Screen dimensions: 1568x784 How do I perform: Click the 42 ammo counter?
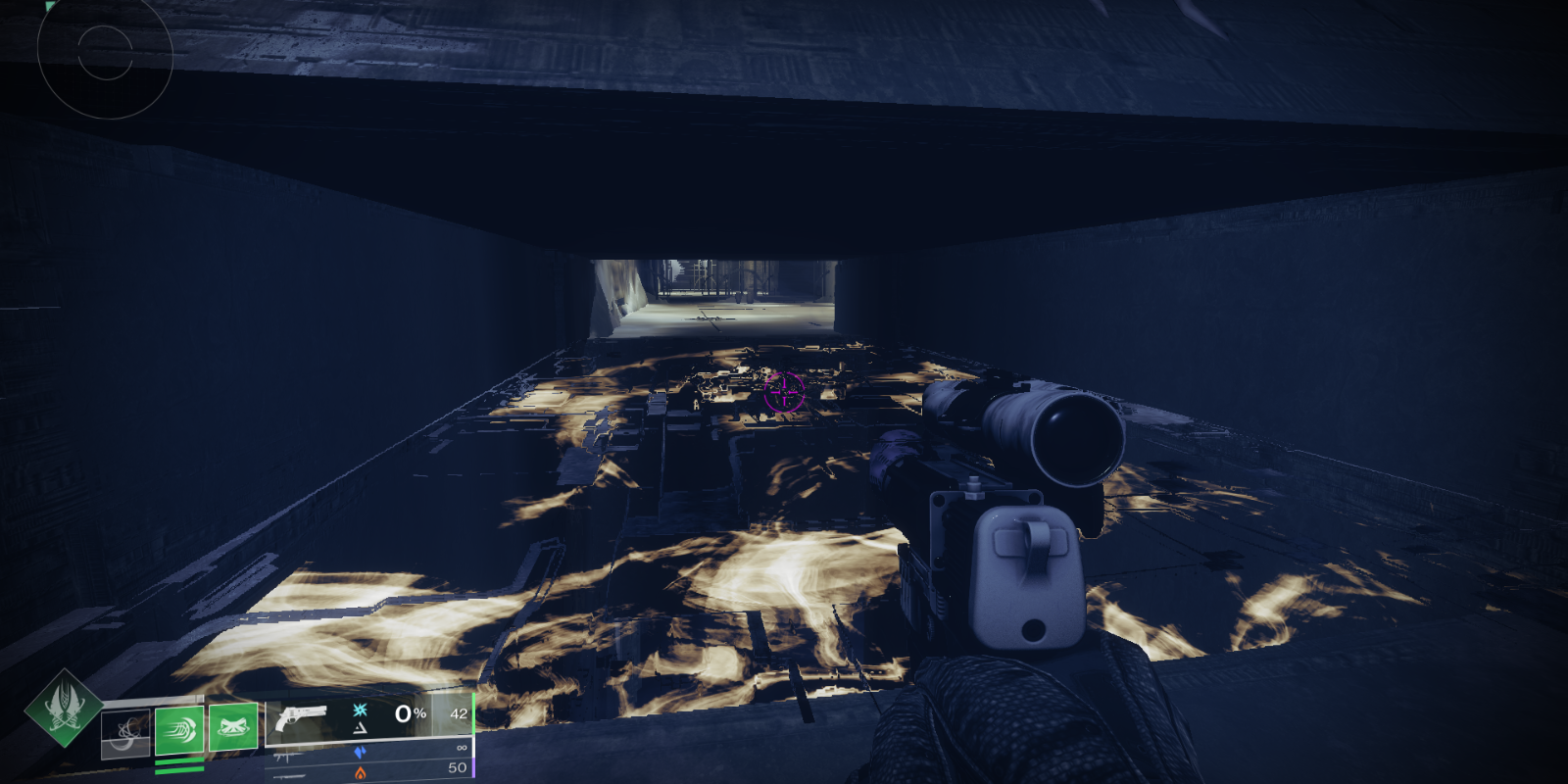(458, 713)
